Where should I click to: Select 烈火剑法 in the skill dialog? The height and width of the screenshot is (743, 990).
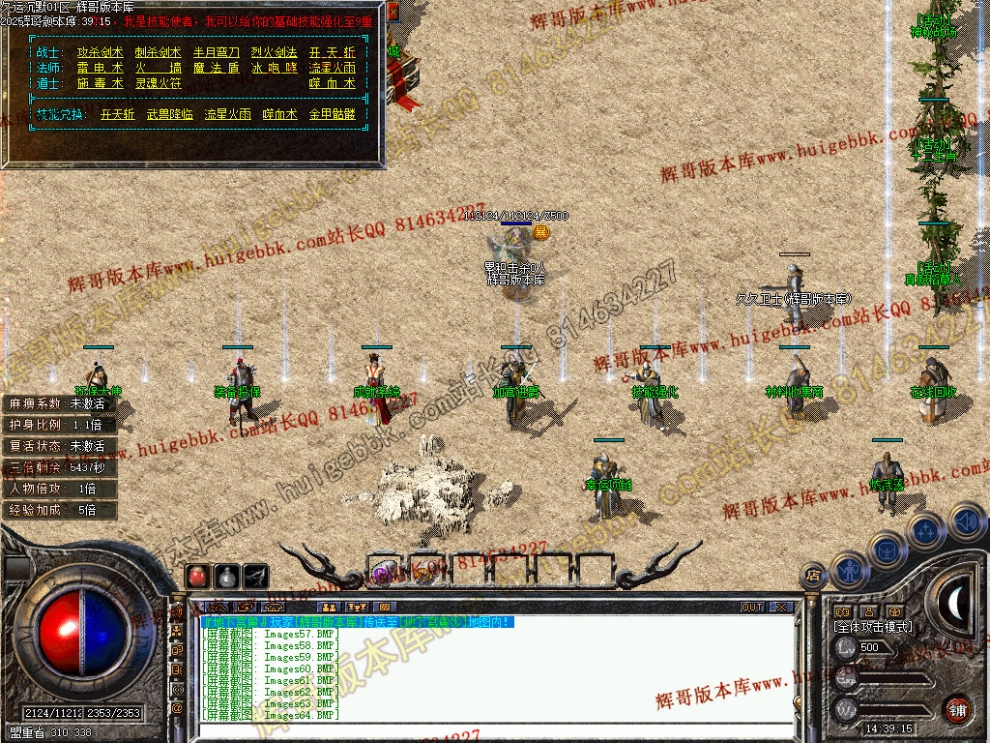click(x=273, y=52)
